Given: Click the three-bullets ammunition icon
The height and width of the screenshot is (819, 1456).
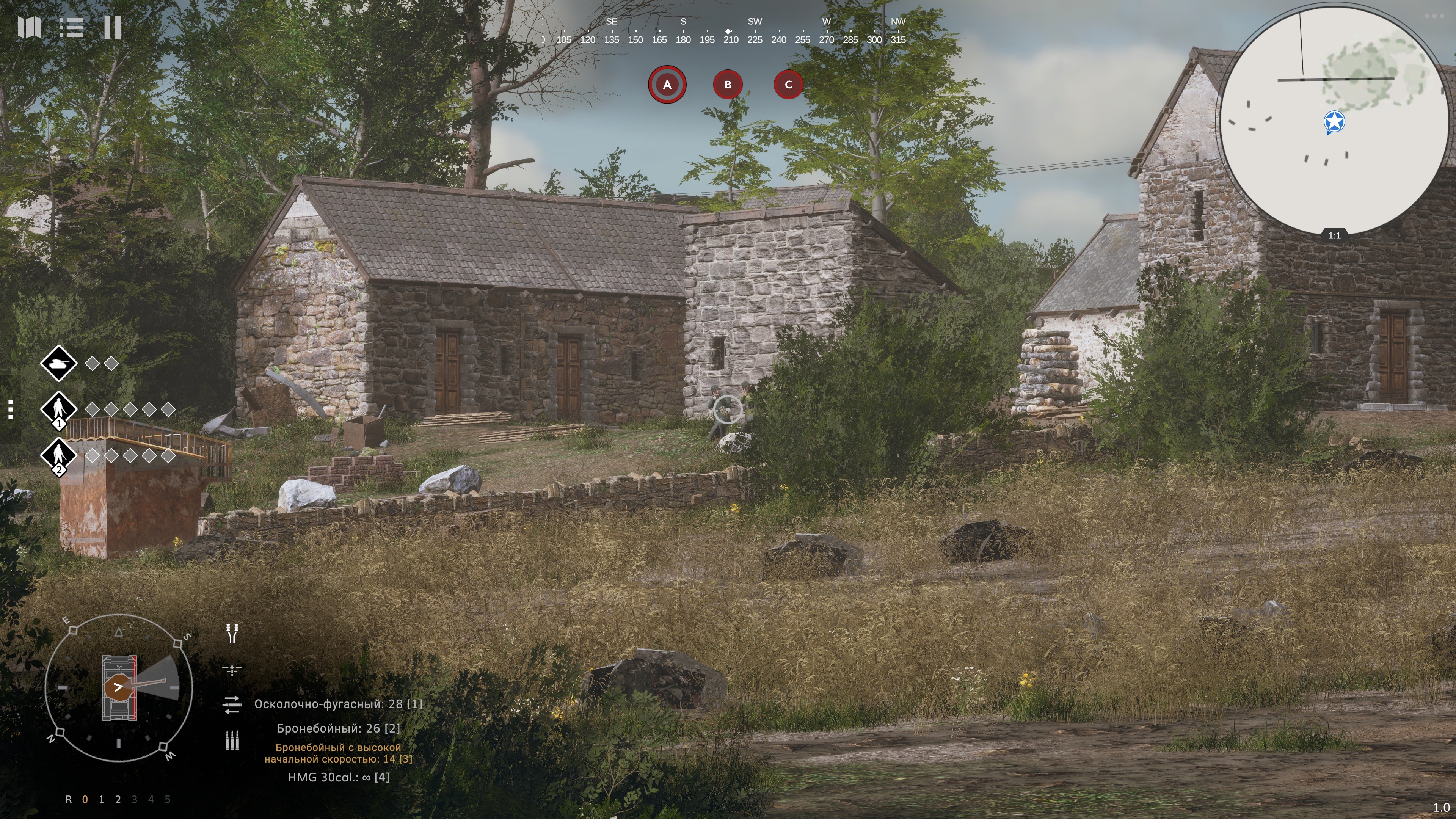Looking at the screenshot, I should pos(232,740).
